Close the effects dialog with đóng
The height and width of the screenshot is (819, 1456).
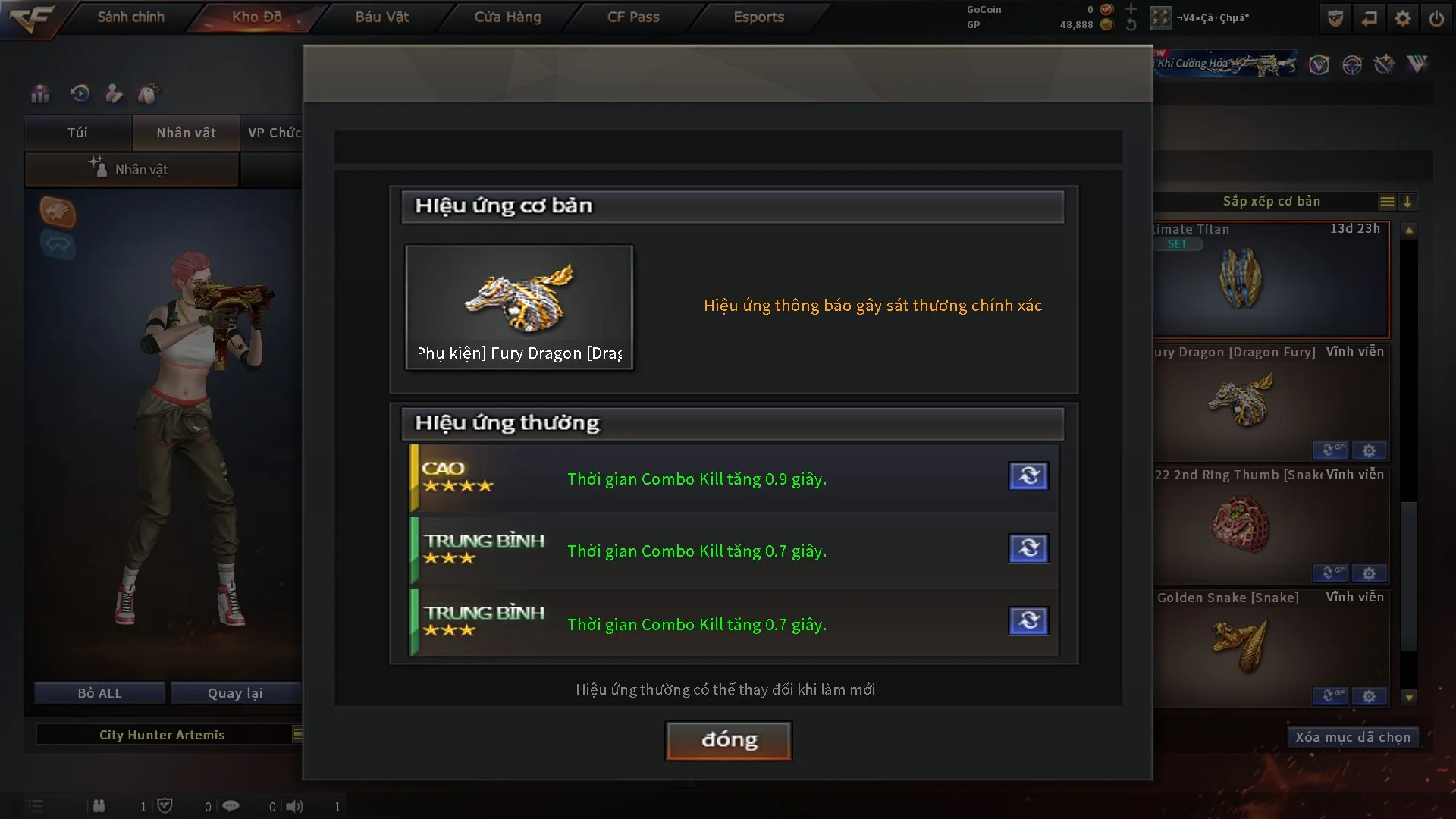(728, 740)
